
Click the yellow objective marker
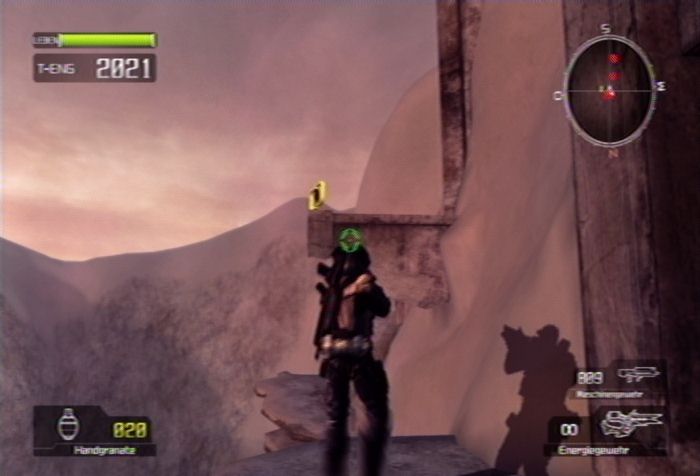point(318,195)
